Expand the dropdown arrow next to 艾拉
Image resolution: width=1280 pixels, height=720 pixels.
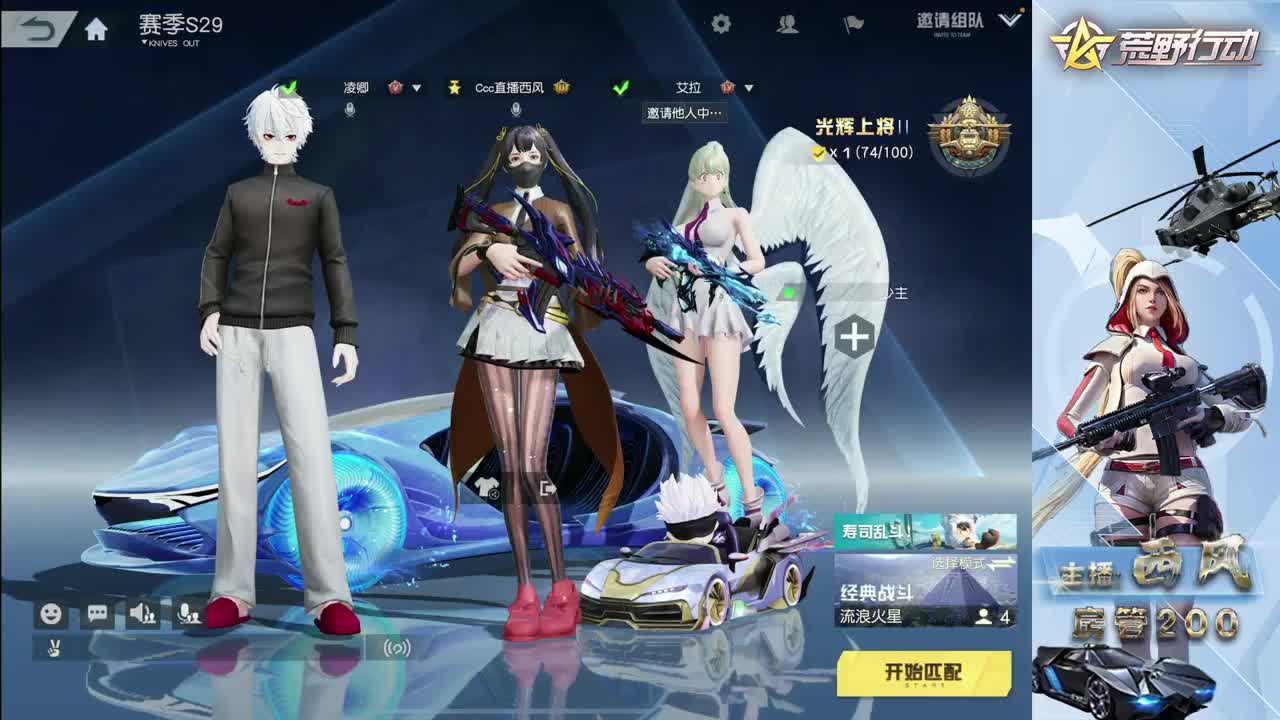(x=748, y=88)
